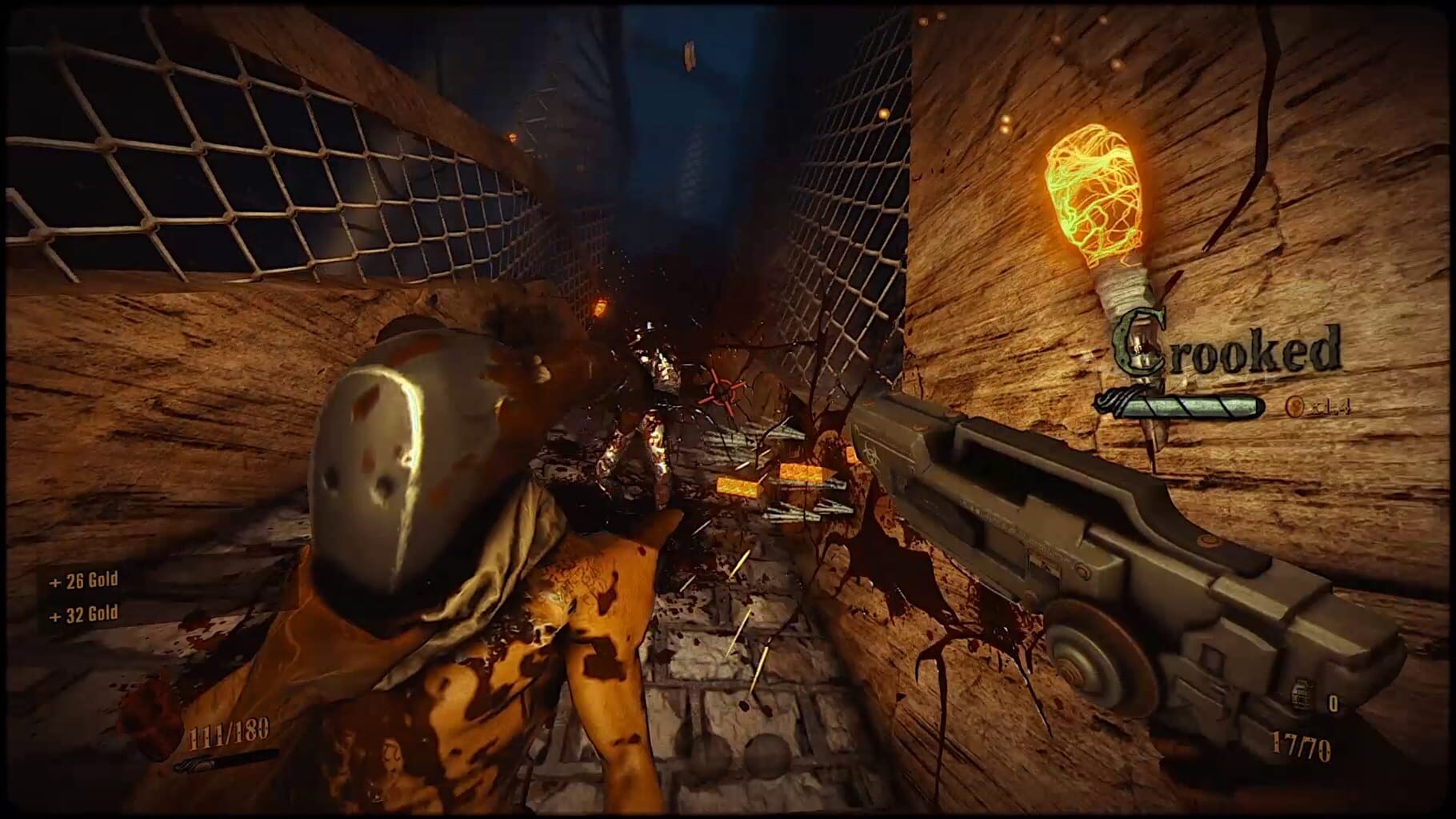This screenshot has height=819, width=1456.
Task: Click the red targeting crosshair reticle
Action: 722,390
